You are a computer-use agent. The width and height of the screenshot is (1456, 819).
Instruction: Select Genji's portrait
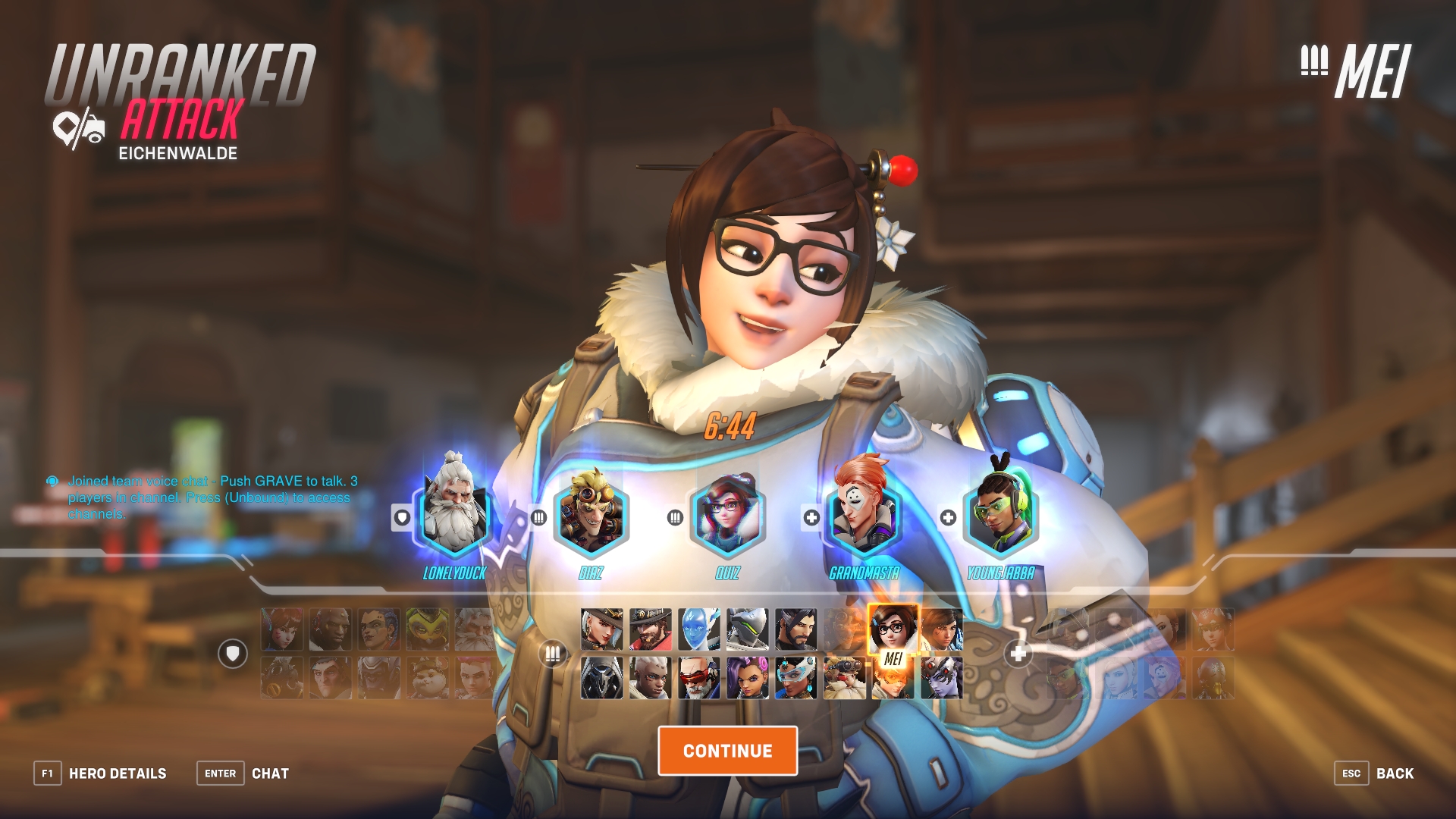coord(748,629)
